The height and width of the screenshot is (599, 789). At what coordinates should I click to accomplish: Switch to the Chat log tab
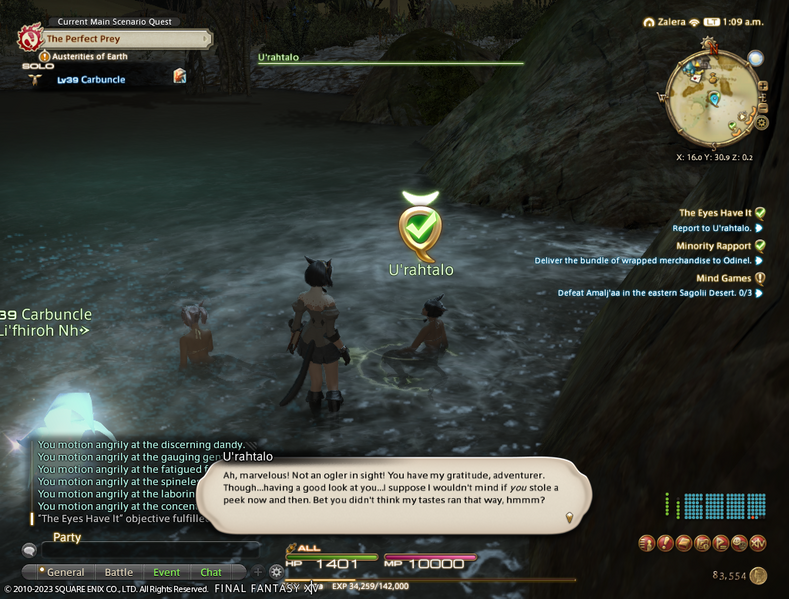pyautogui.click(x=211, y=572)
